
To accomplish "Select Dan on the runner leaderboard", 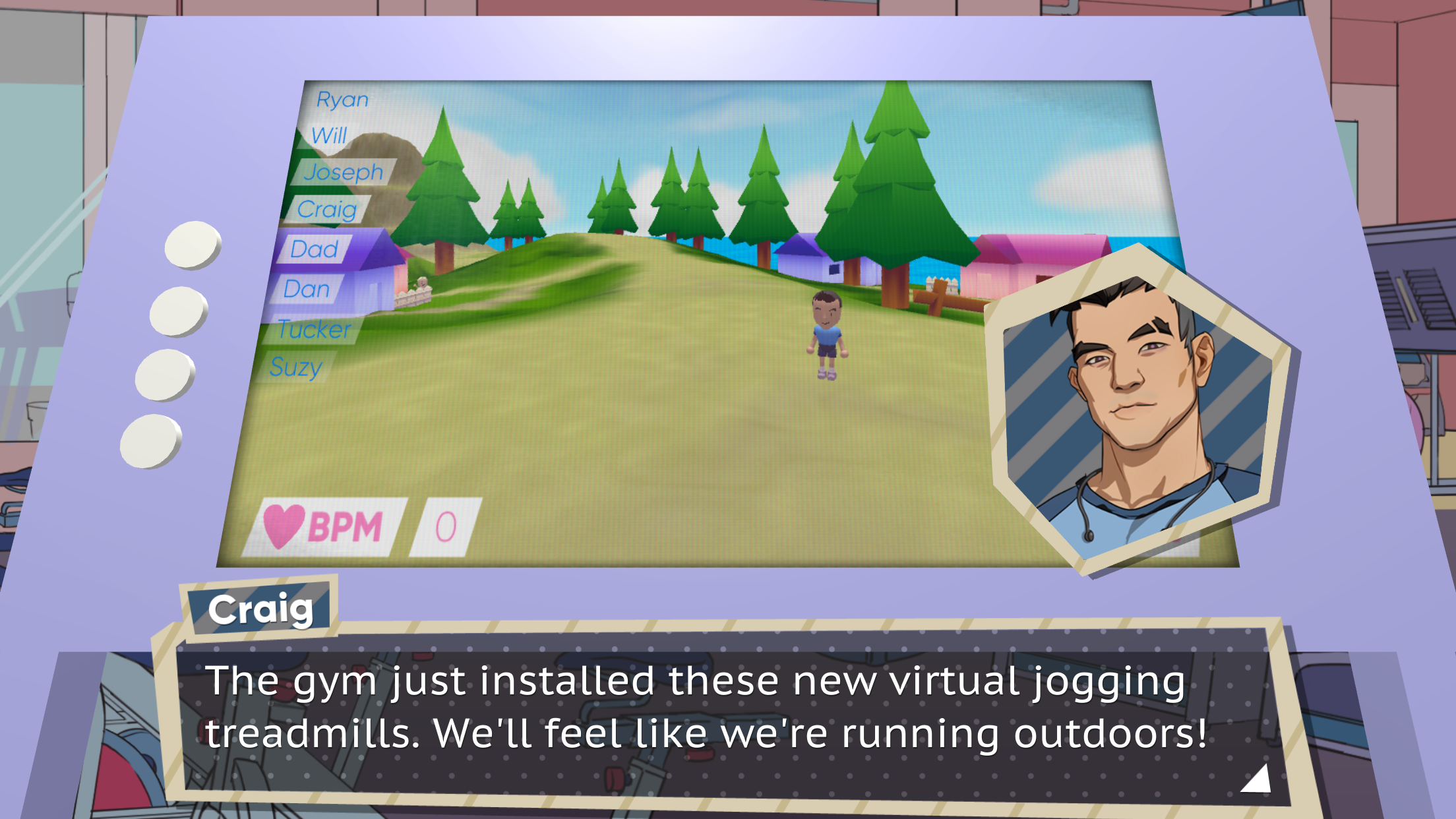I will click(x=308, y=289).
